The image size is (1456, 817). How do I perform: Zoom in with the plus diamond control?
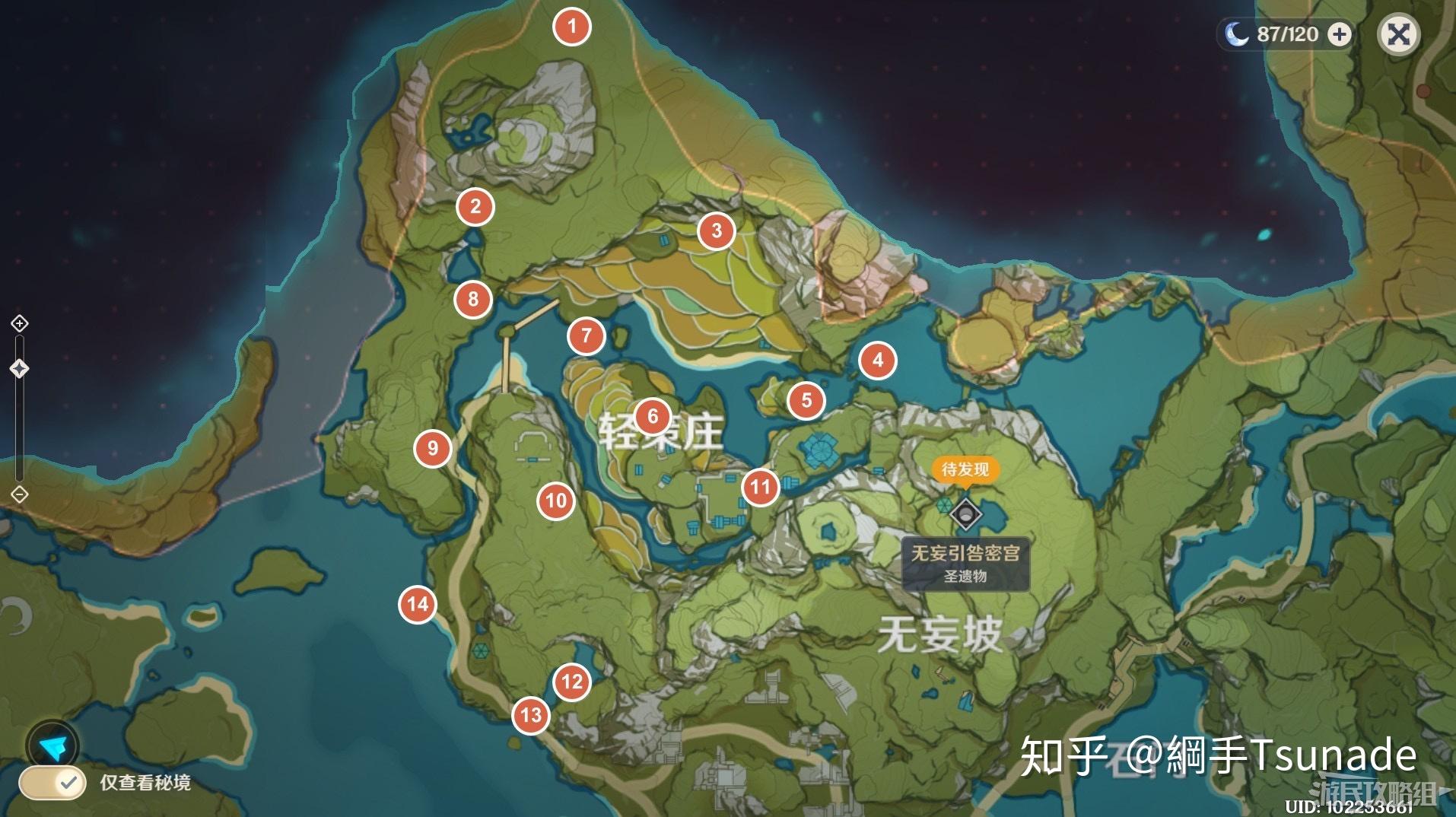tap(18, 324)
